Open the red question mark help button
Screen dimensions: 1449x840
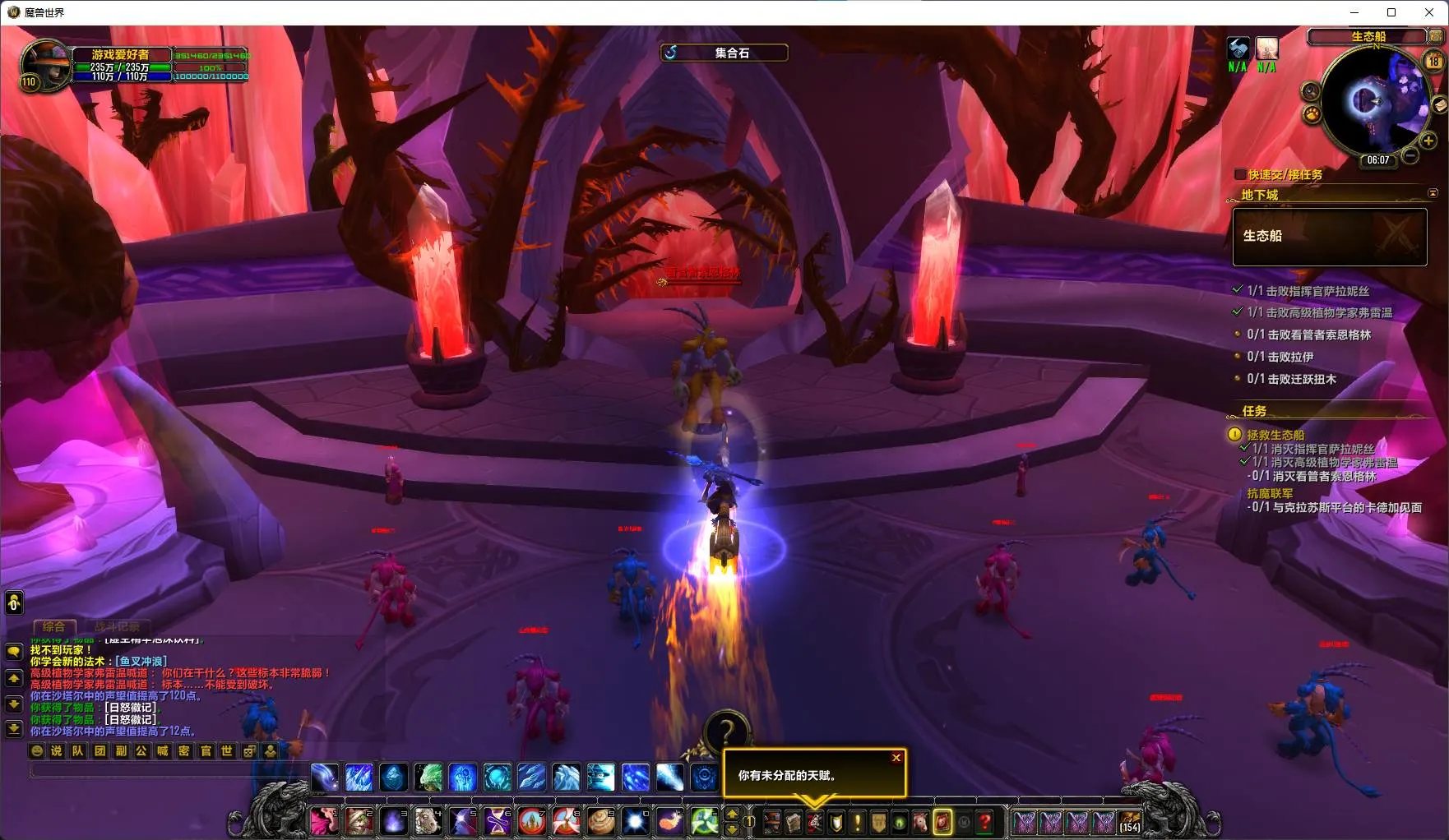click(x=985, y=820)
